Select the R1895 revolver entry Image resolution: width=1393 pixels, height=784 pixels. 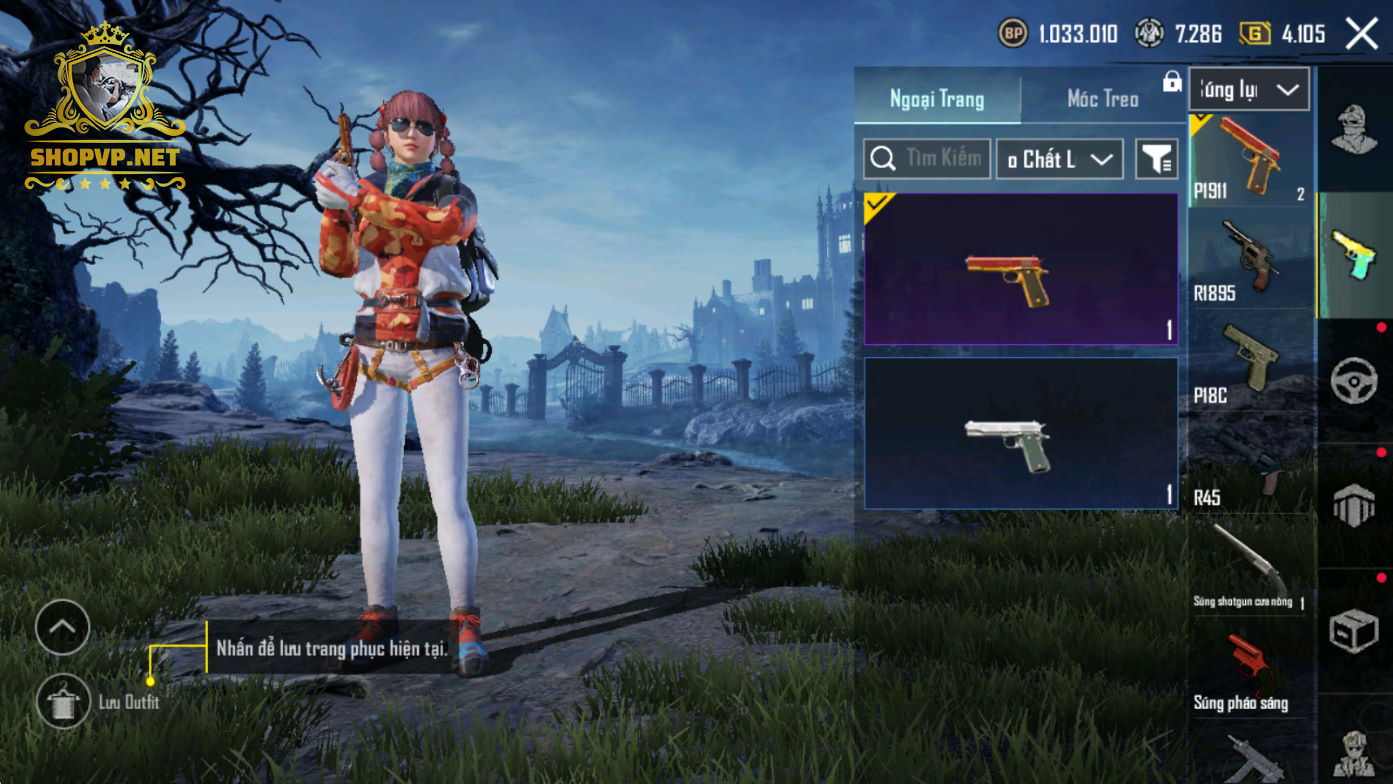1249,262
